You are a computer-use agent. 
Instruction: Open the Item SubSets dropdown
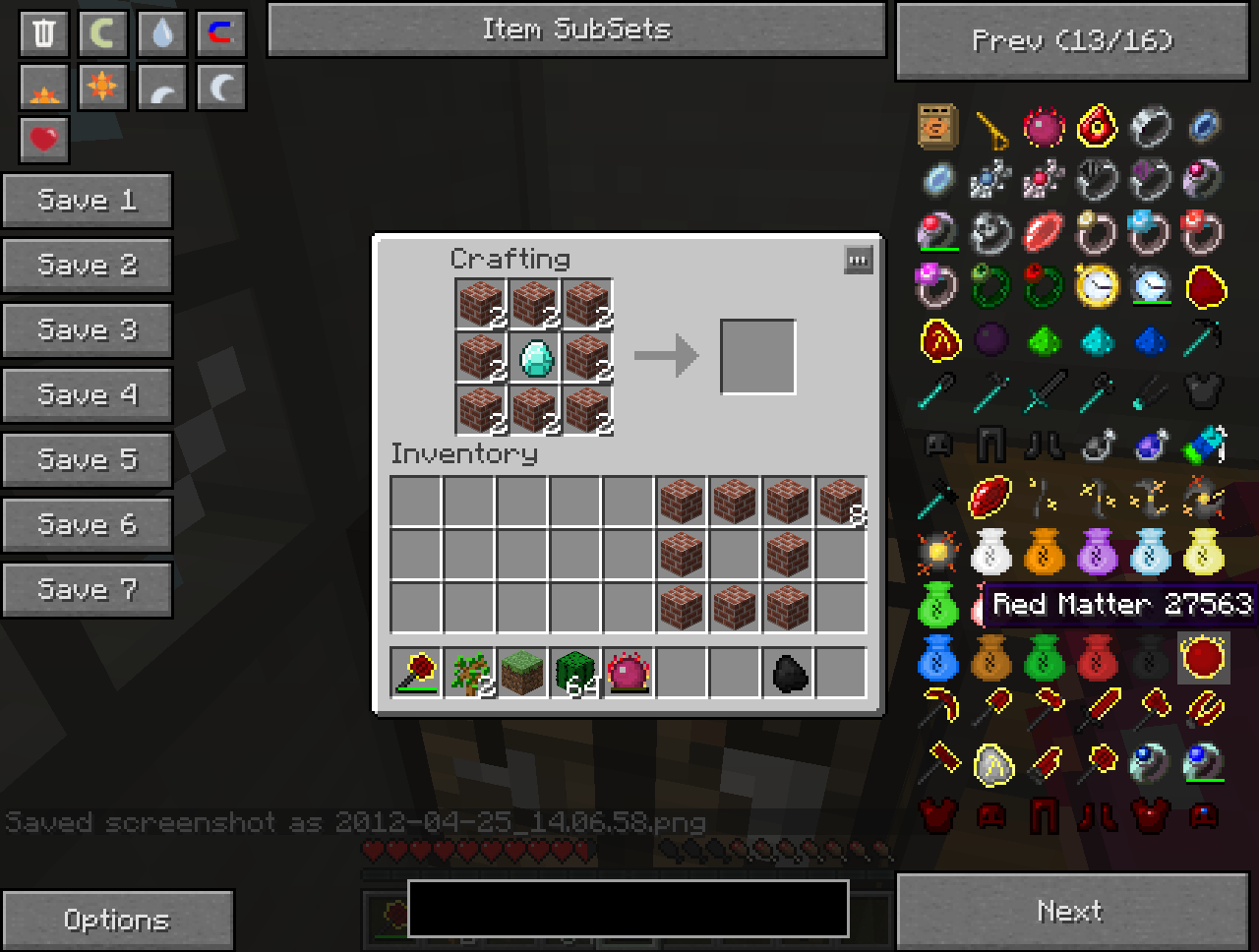[x=576, y=30]
